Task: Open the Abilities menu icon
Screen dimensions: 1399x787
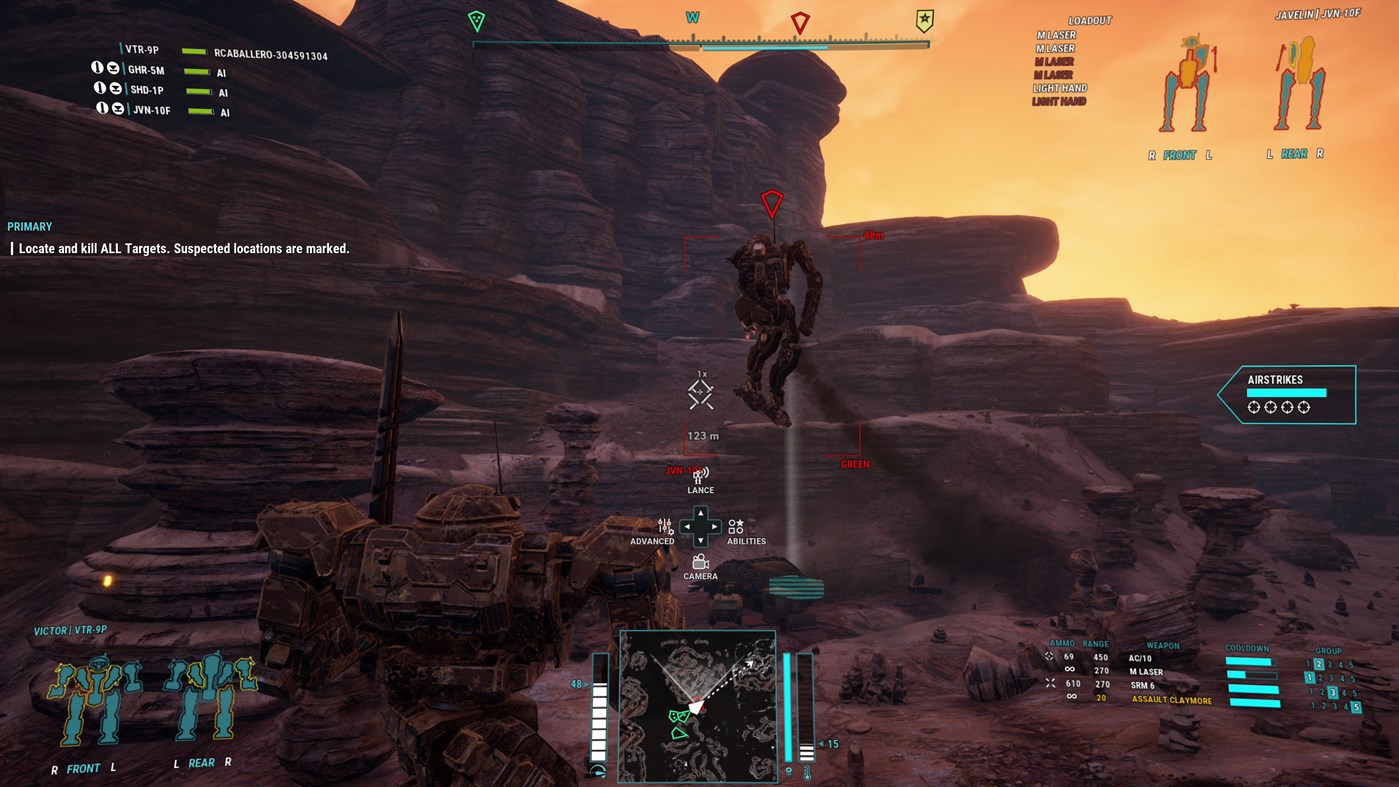Action: [737, 528]
